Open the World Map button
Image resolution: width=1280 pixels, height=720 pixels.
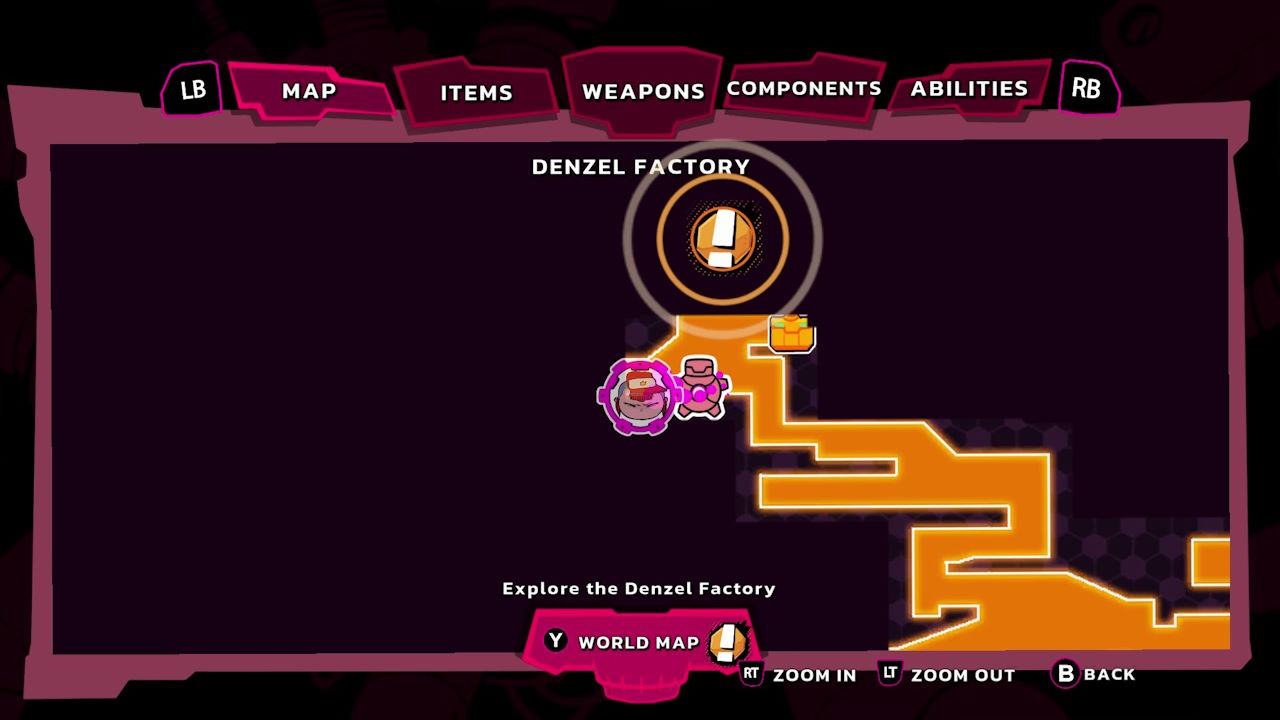pyautogui.click(x=638, y=642)
